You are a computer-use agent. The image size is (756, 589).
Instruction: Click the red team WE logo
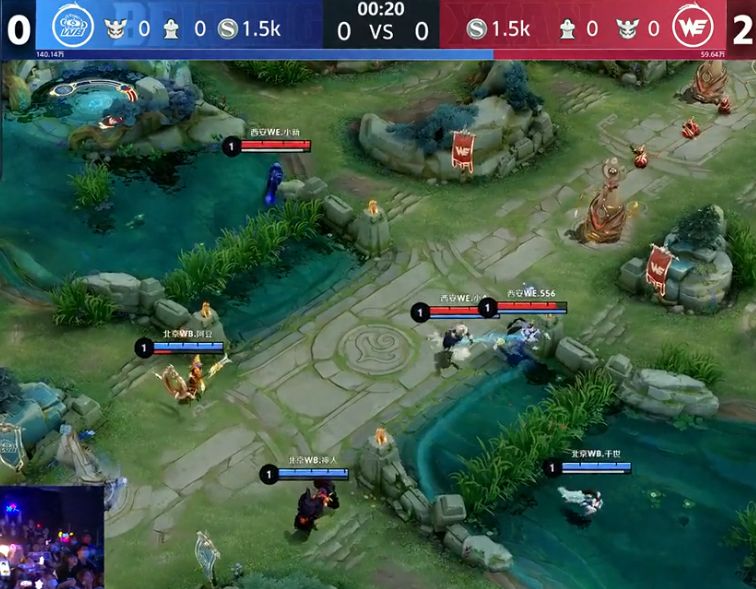coord(689,26)
